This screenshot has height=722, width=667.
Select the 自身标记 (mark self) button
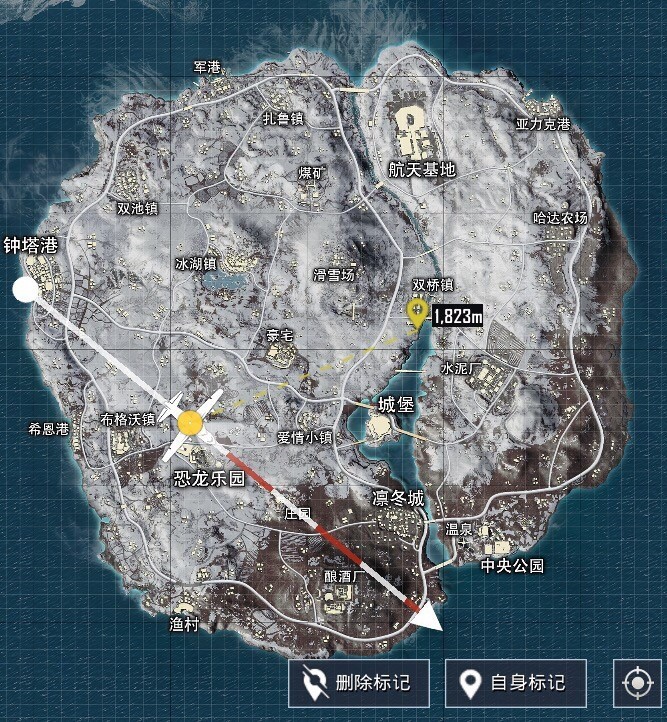514,684
